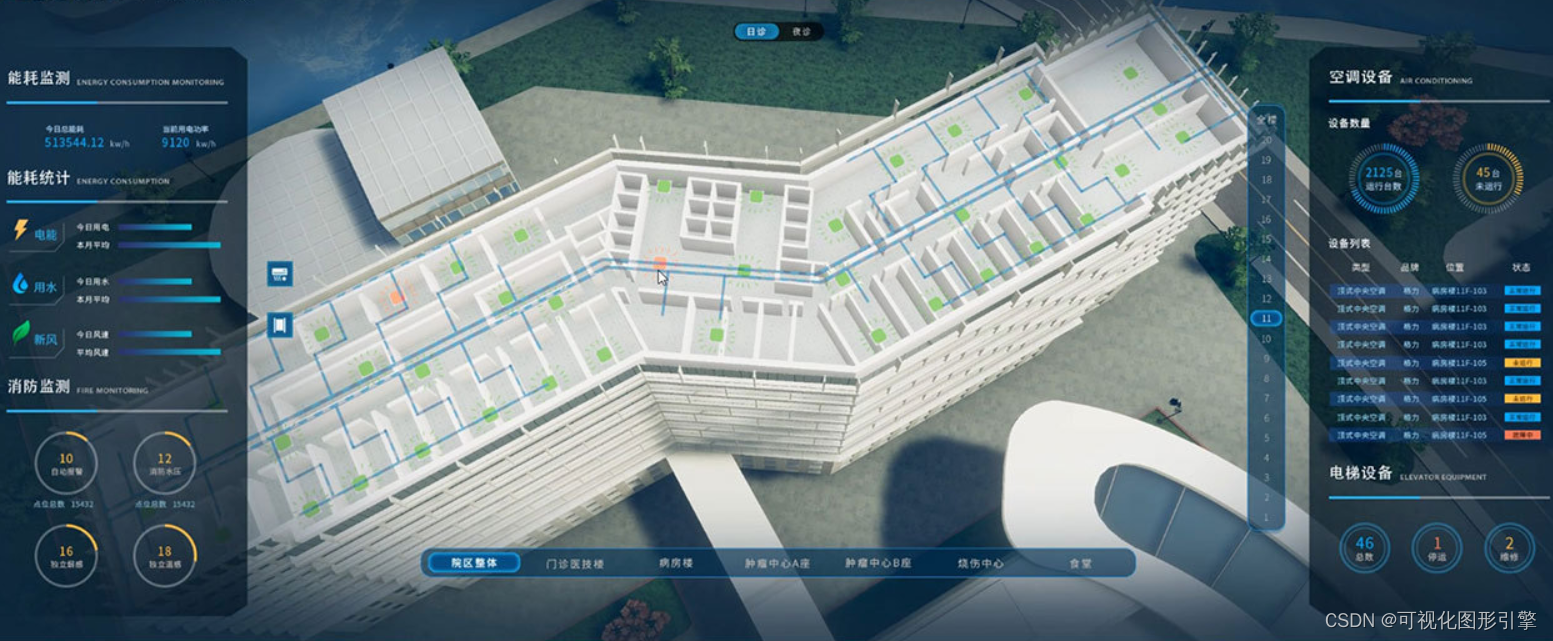
Task: Select the 院区整体 campus overview tab
Action: [475, 563]
